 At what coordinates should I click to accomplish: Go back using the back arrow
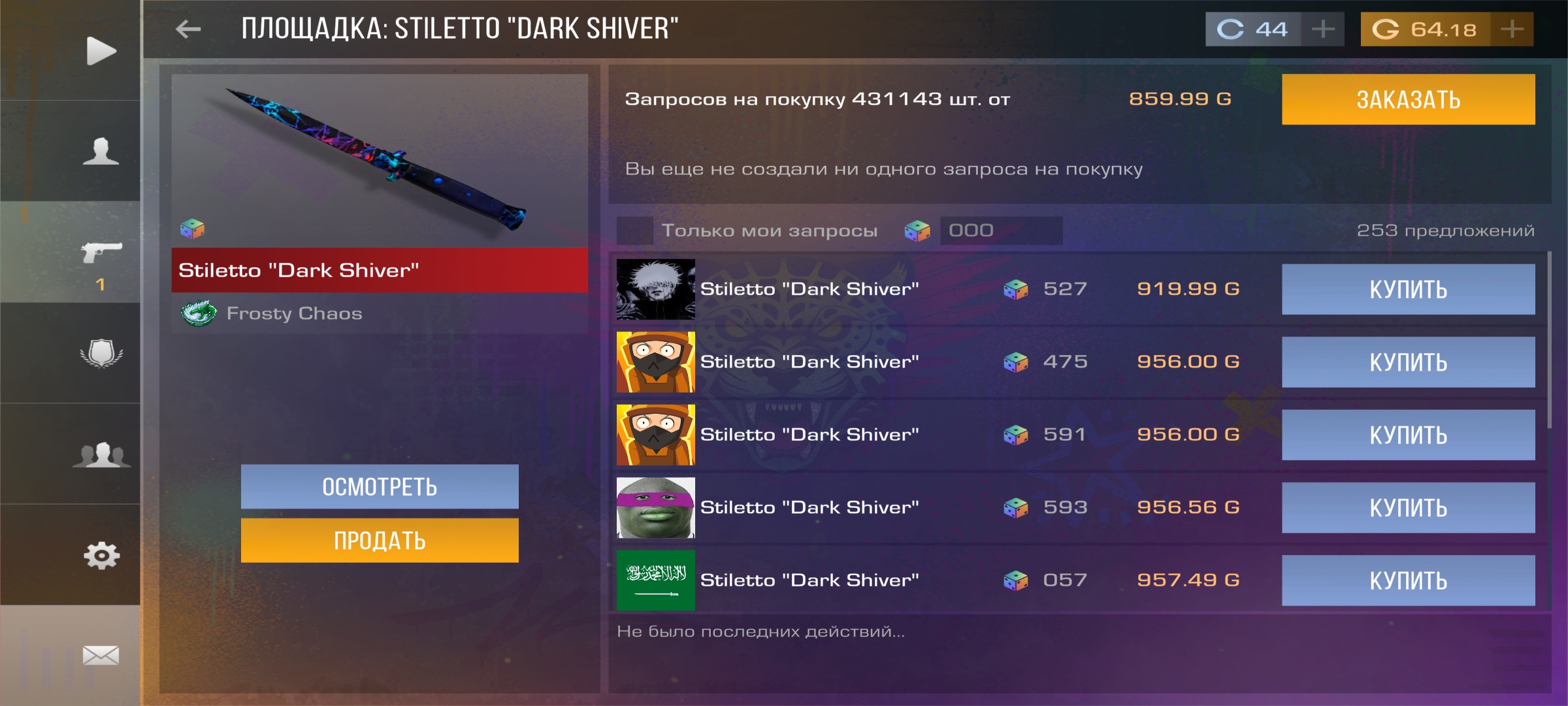click(x=188, y=27)
